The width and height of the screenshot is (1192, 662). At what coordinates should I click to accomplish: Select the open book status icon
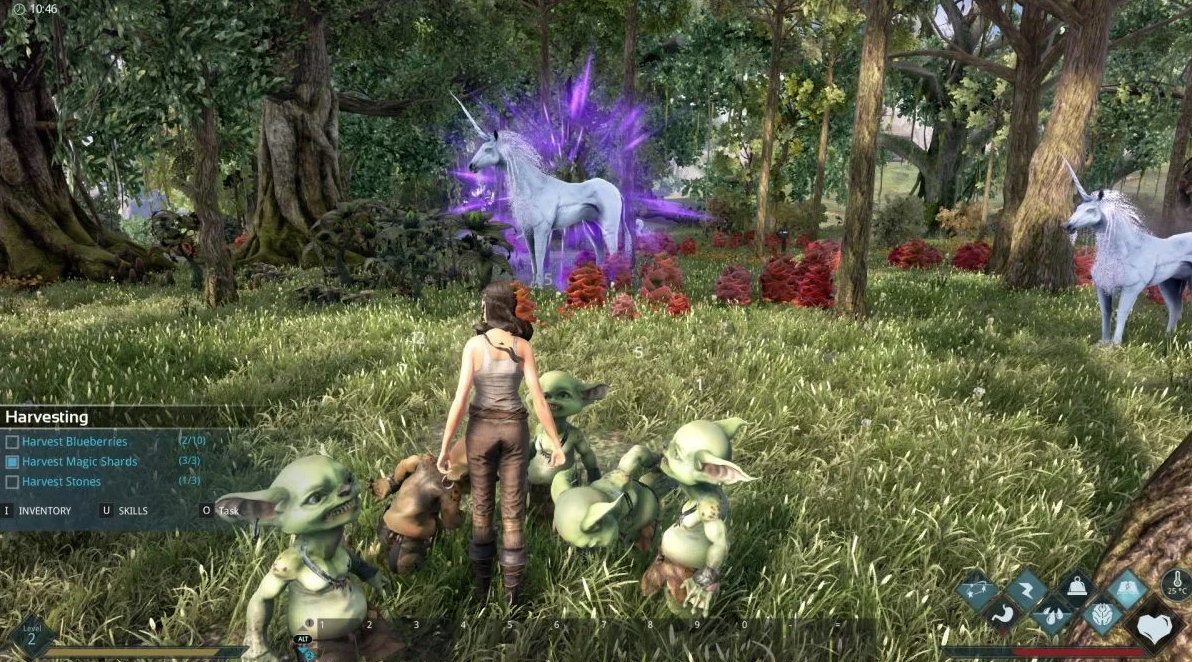click(1127, 589)
